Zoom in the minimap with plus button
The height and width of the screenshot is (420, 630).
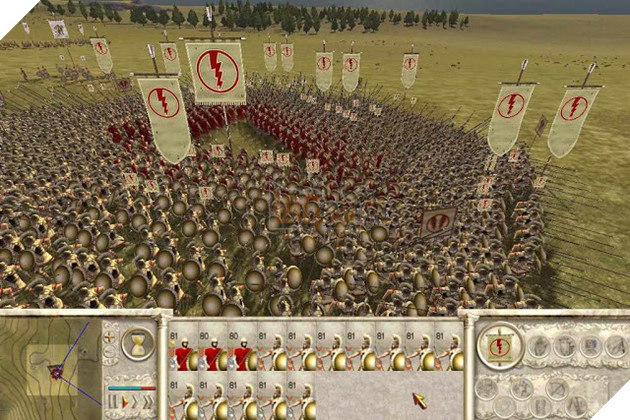(109, 337)
